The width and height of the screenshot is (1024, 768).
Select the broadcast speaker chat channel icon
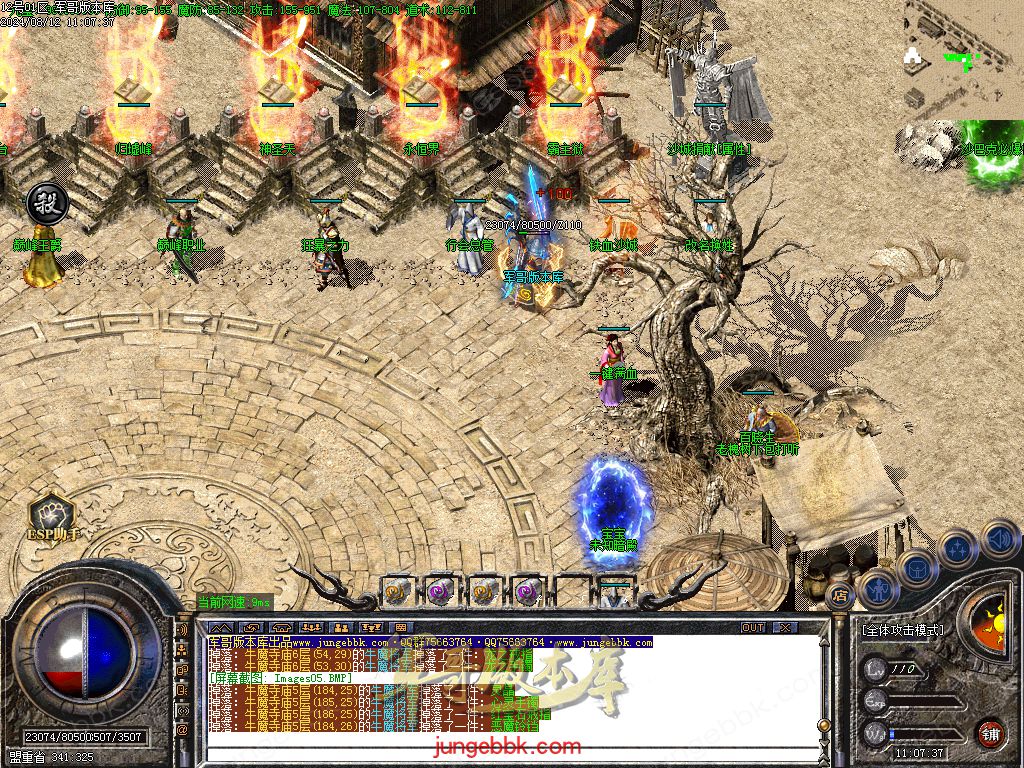click(x=182, y=631)
